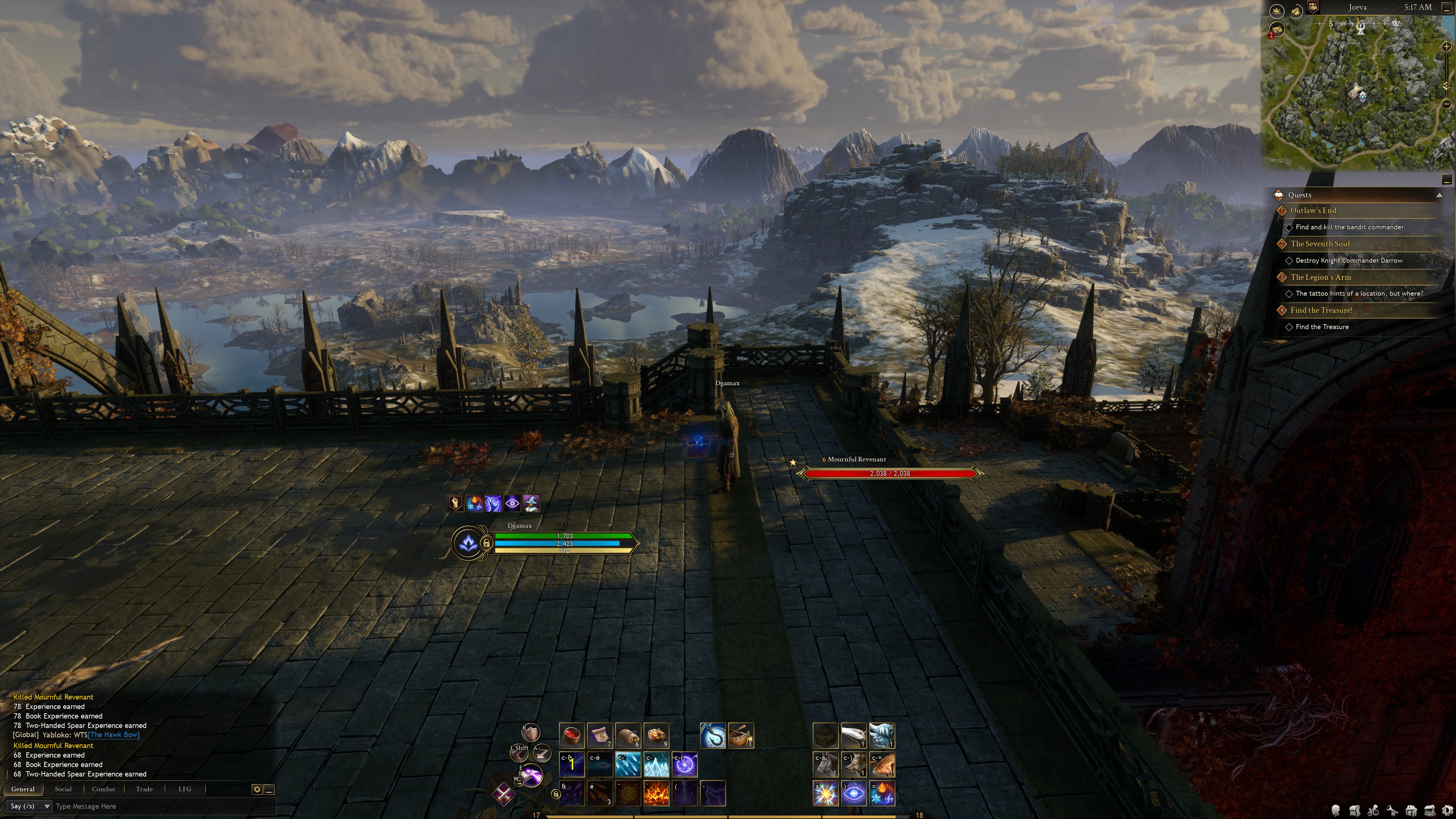Summon the grey horse mount
This screenshot has height=819, width=1456.
(825, 764)
